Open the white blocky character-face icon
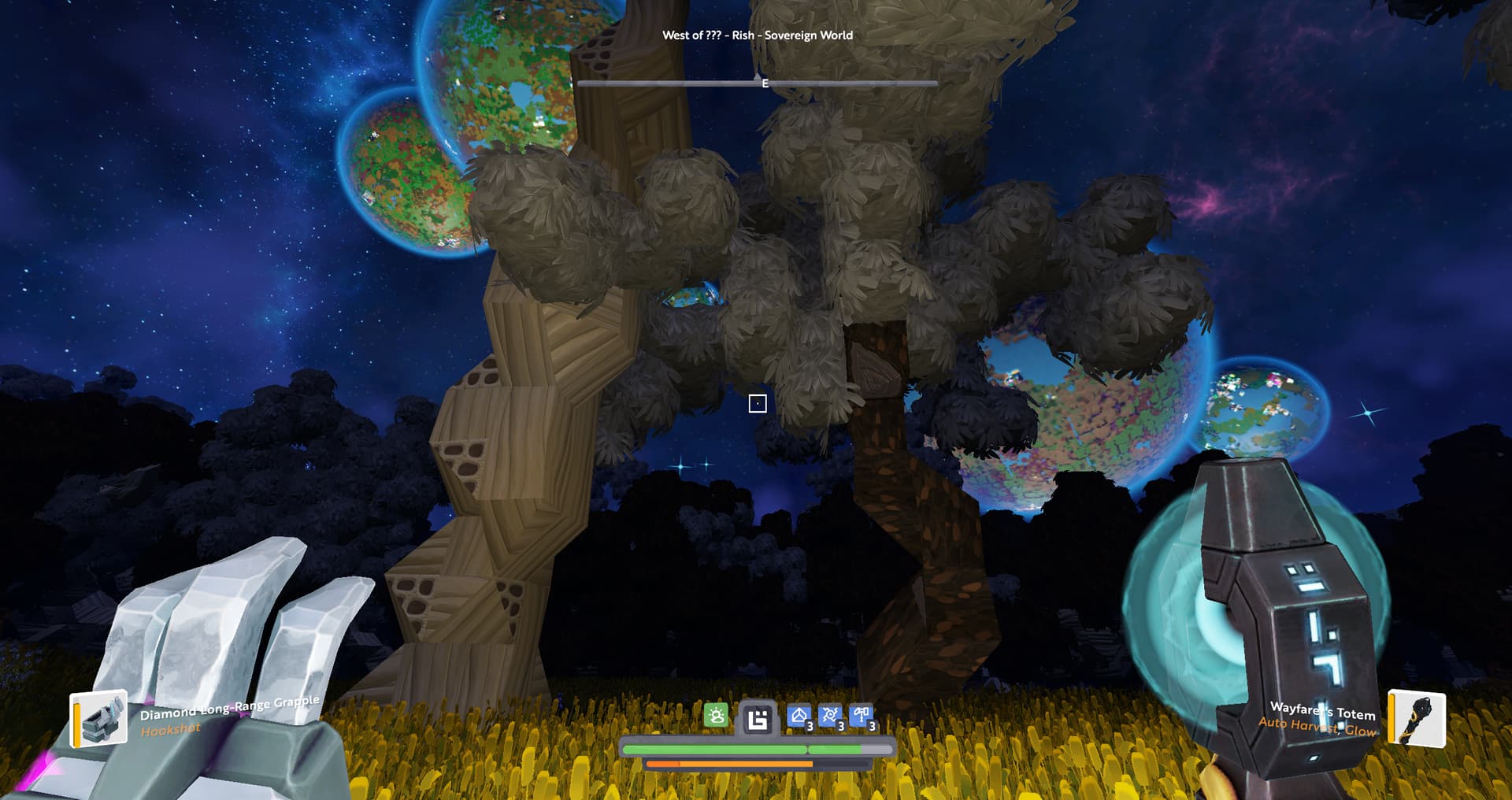 [x=758, y=718]
